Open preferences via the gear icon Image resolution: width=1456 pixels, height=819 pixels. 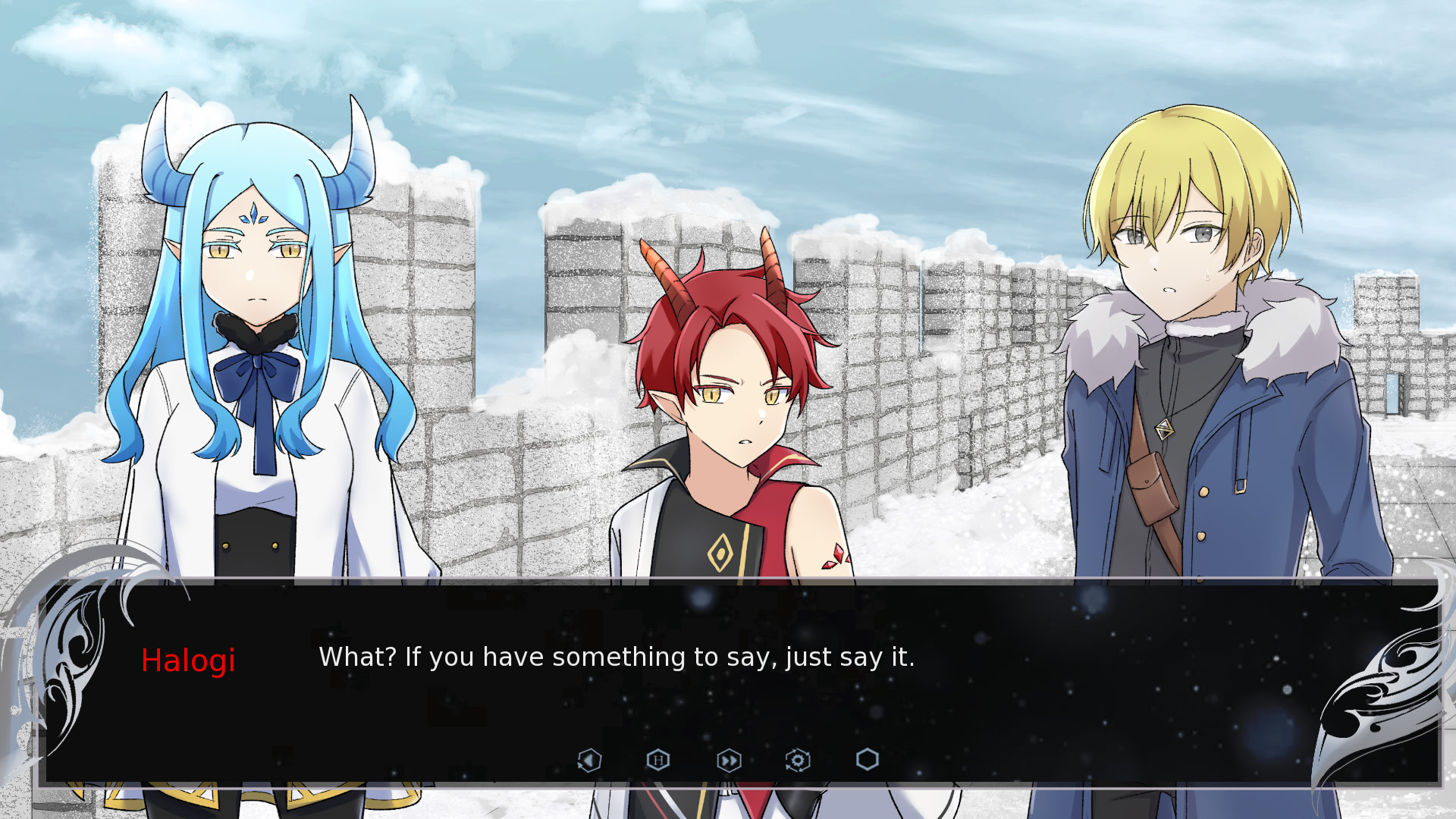coord(798,760)
